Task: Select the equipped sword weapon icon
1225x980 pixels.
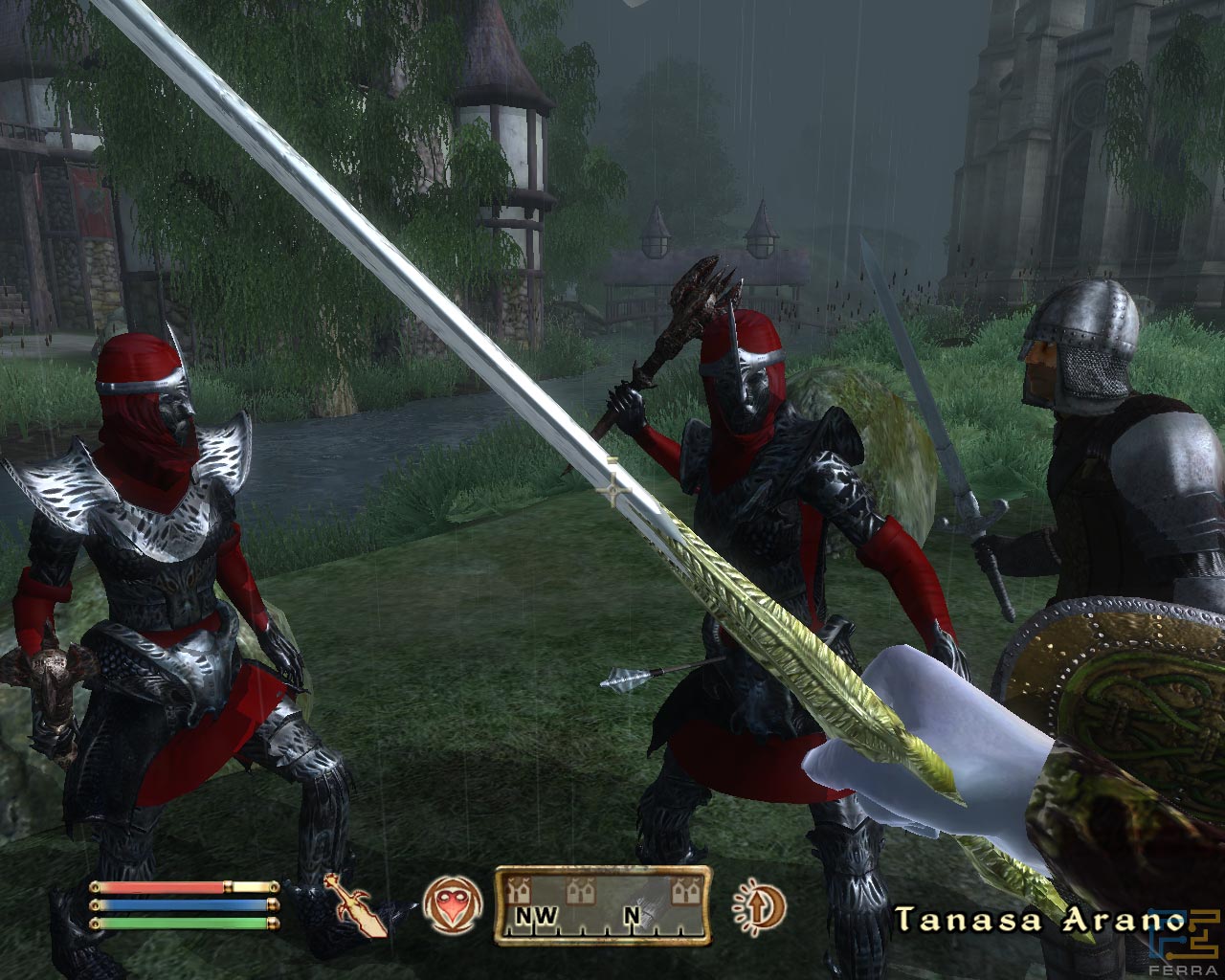Action: (x=356, y=905)
